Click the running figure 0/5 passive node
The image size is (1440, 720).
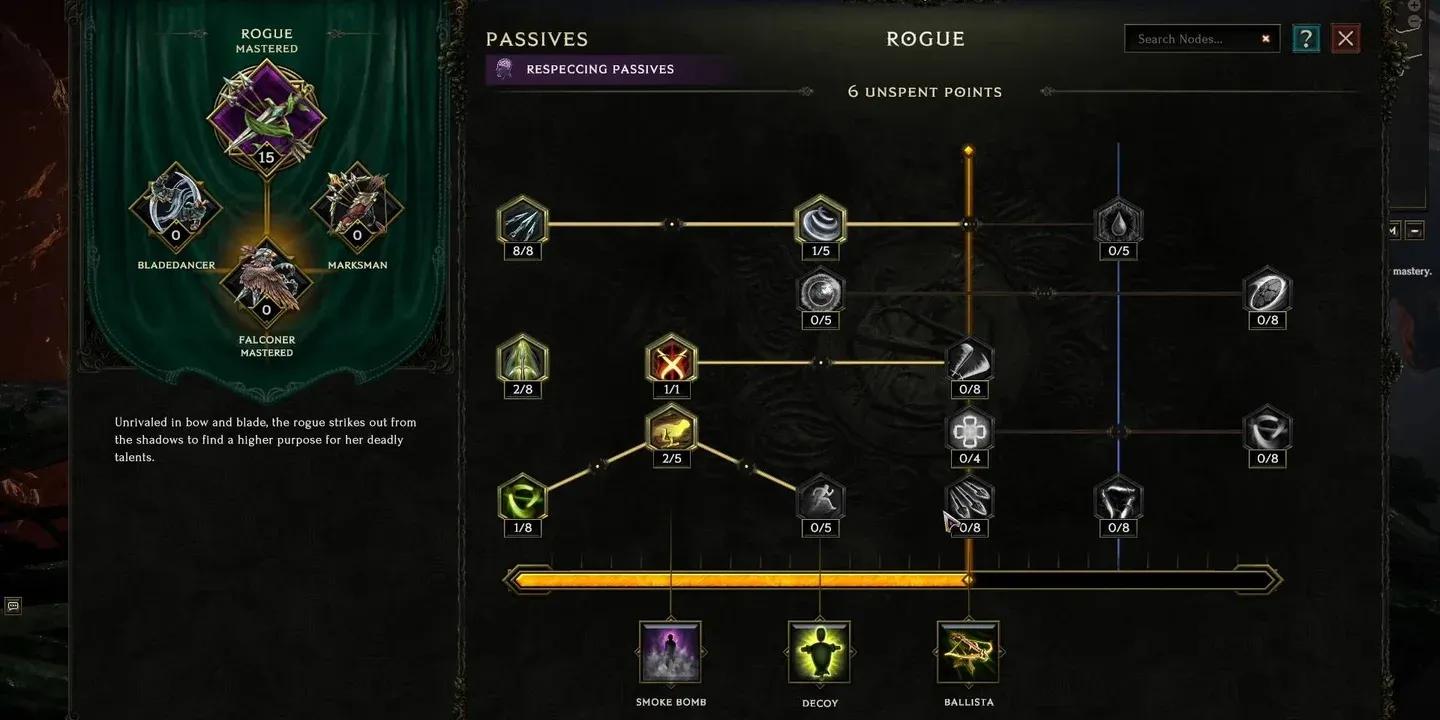(x=819, y=499)
